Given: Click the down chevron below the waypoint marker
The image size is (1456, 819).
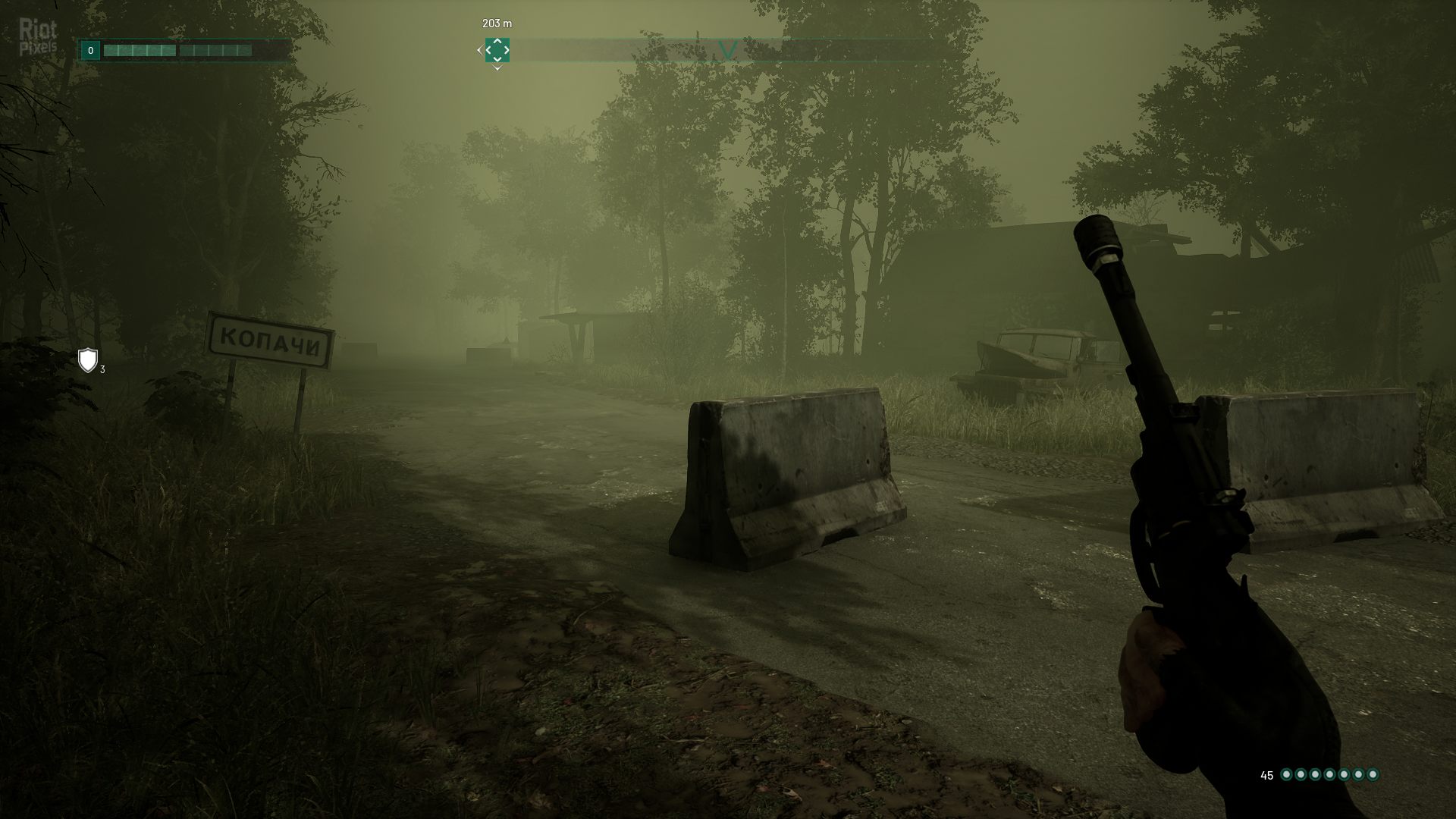Looking at the screenshot, I should coord(497,67).
